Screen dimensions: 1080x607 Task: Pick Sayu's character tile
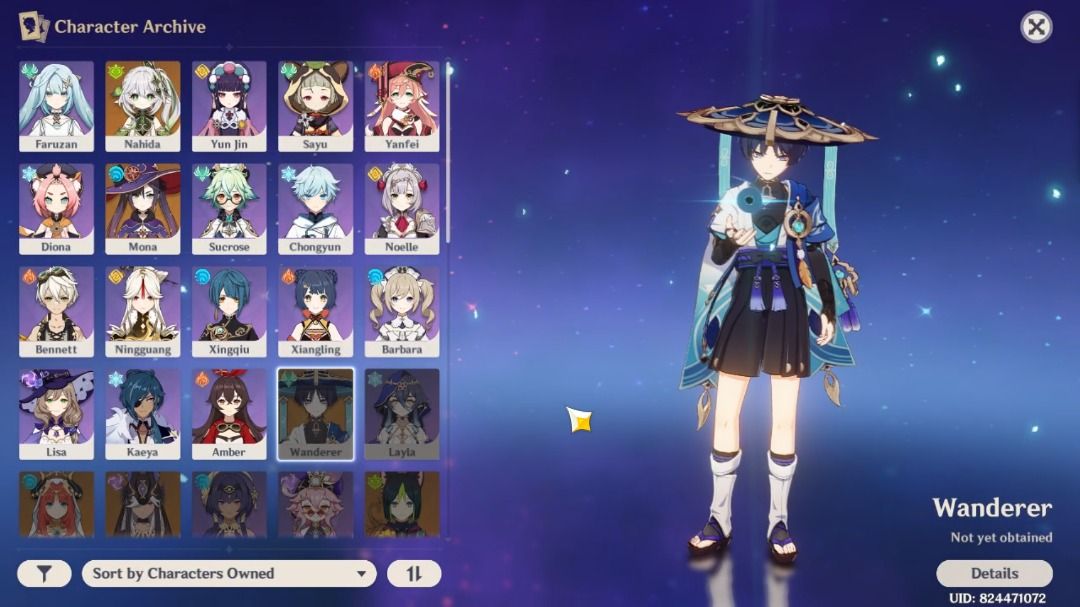pos(315,105)
